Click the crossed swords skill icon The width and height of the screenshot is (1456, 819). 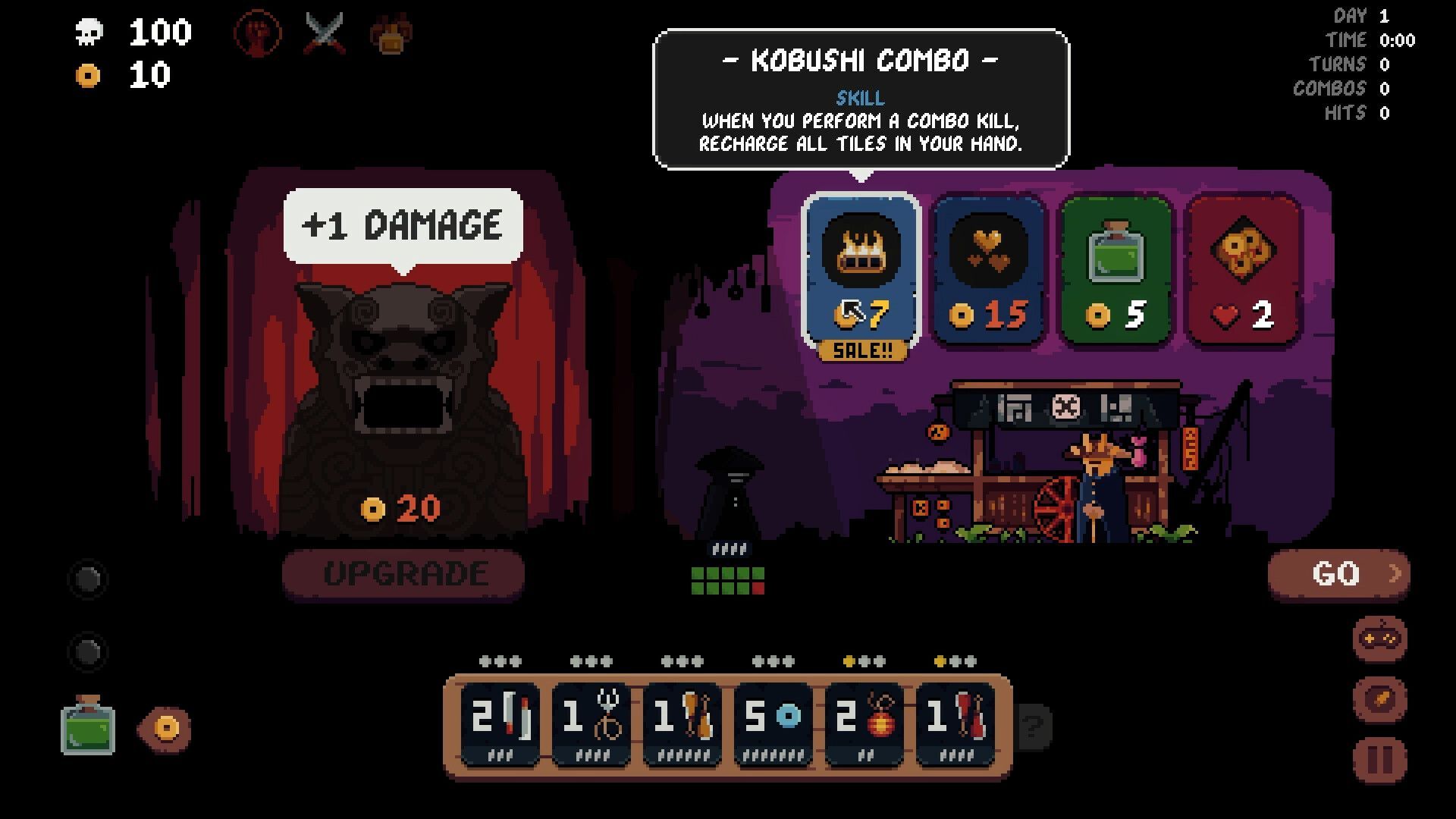click(325, 34)
